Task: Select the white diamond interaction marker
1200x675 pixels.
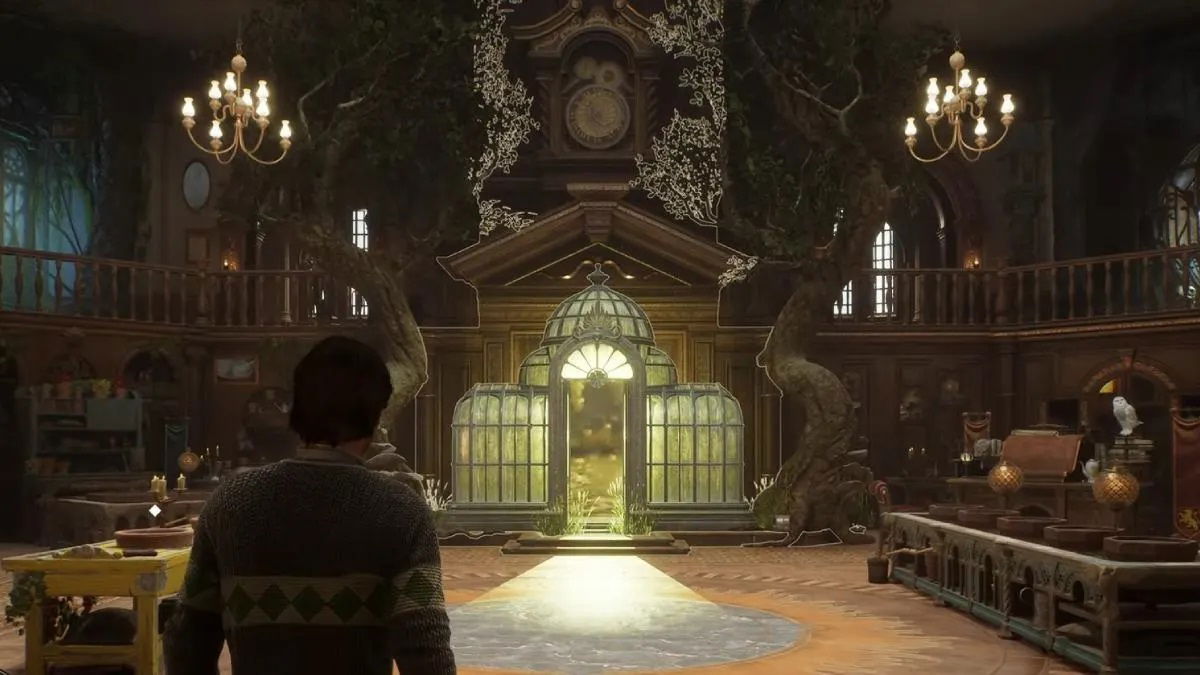Action: (x=155, y=510)
